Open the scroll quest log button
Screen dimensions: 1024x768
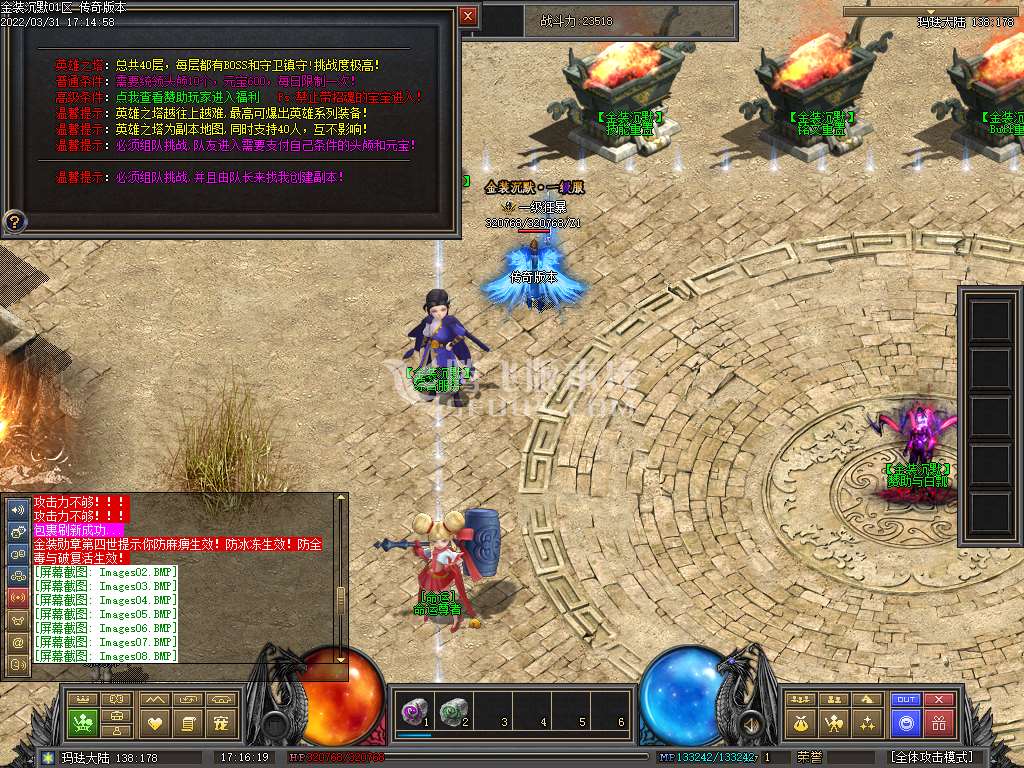(x=188, y=722)
